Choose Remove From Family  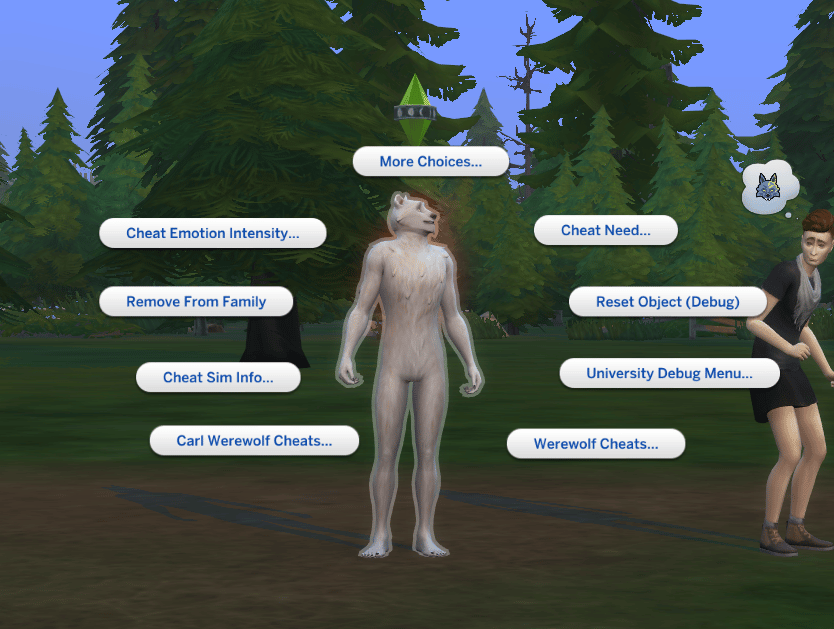[x=196, y=301]
